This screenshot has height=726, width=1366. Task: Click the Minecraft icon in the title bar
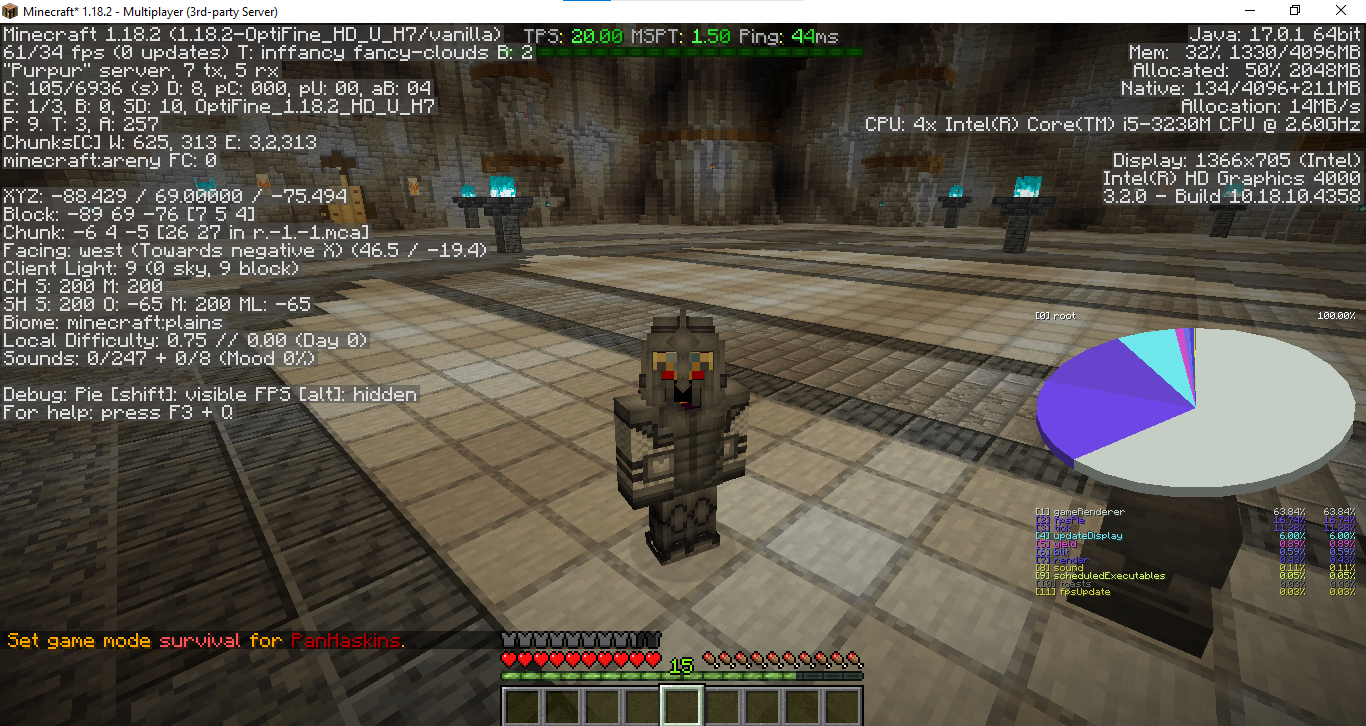point(10,10)
